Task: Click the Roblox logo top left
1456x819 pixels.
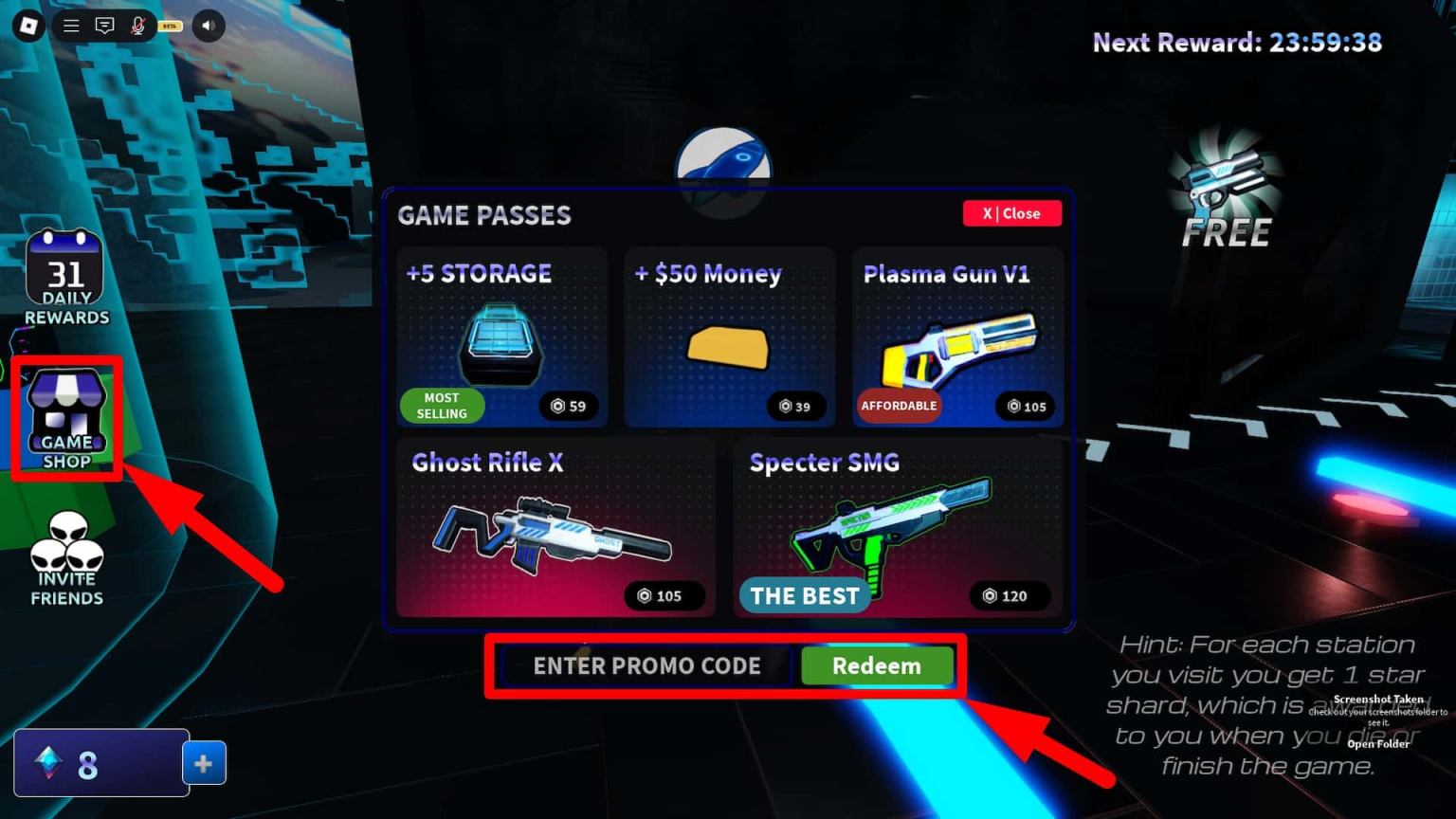Action: click(x=27, y=26)
